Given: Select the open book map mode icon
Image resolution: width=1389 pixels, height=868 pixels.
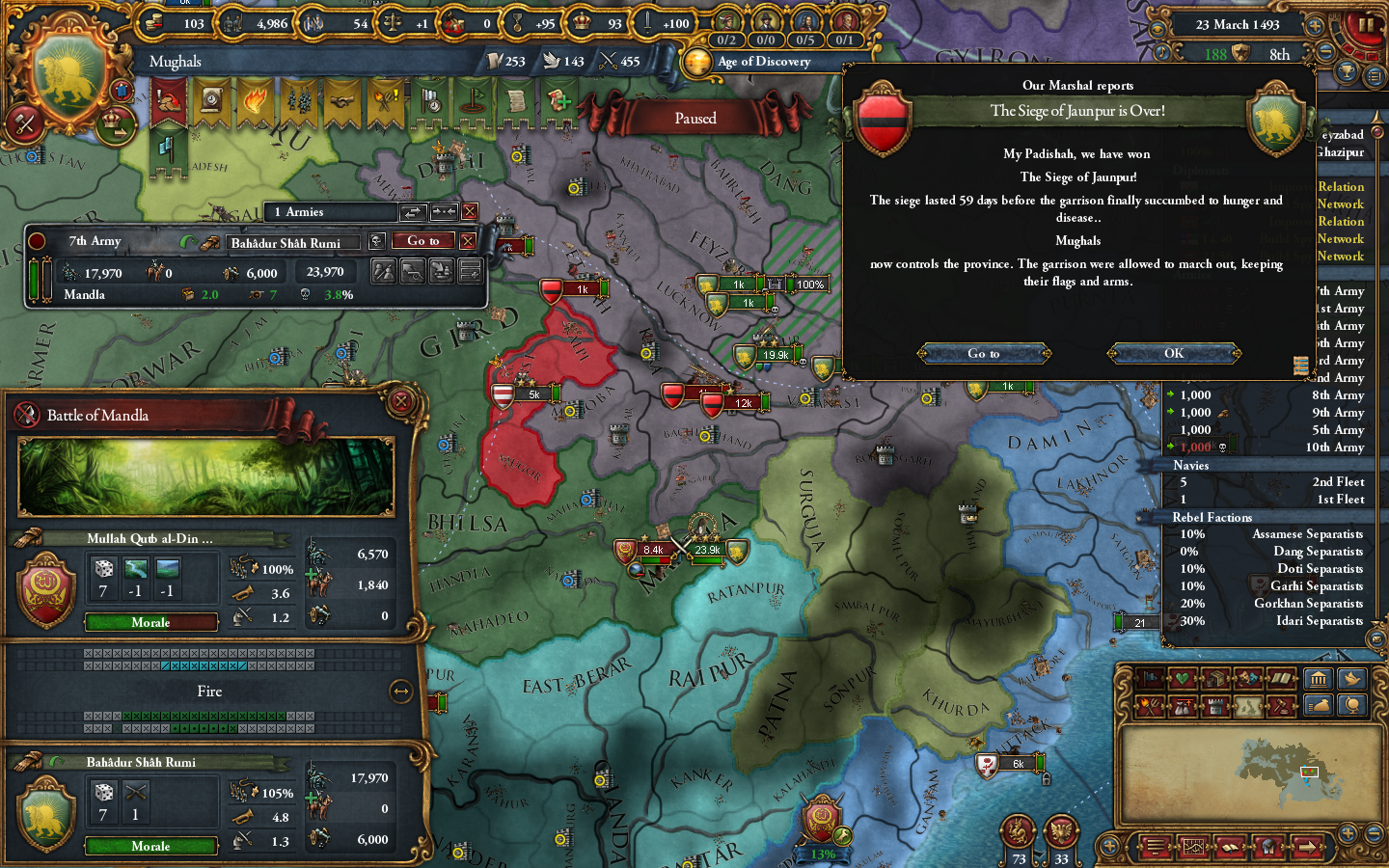Looking at the screenshot, I should (1283, 678).
